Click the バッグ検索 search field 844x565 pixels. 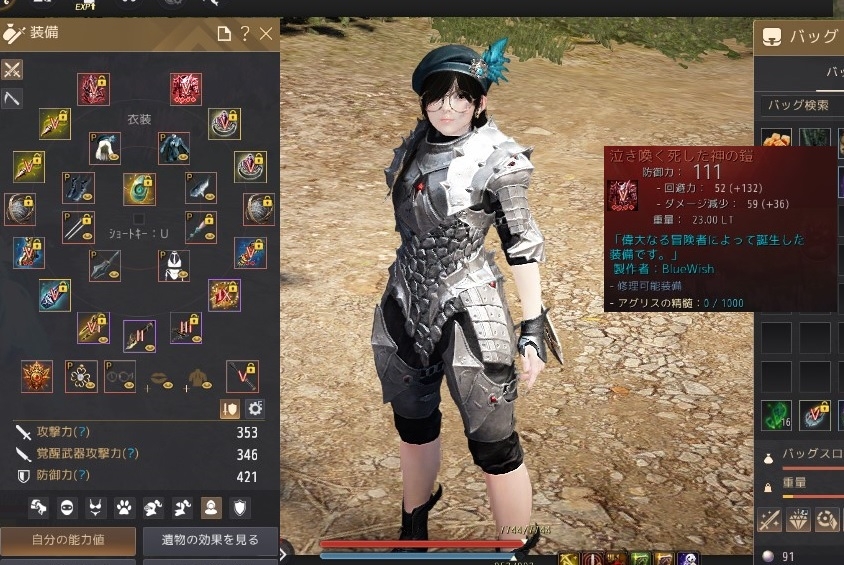pyautogui.click(x=800, y=105)
